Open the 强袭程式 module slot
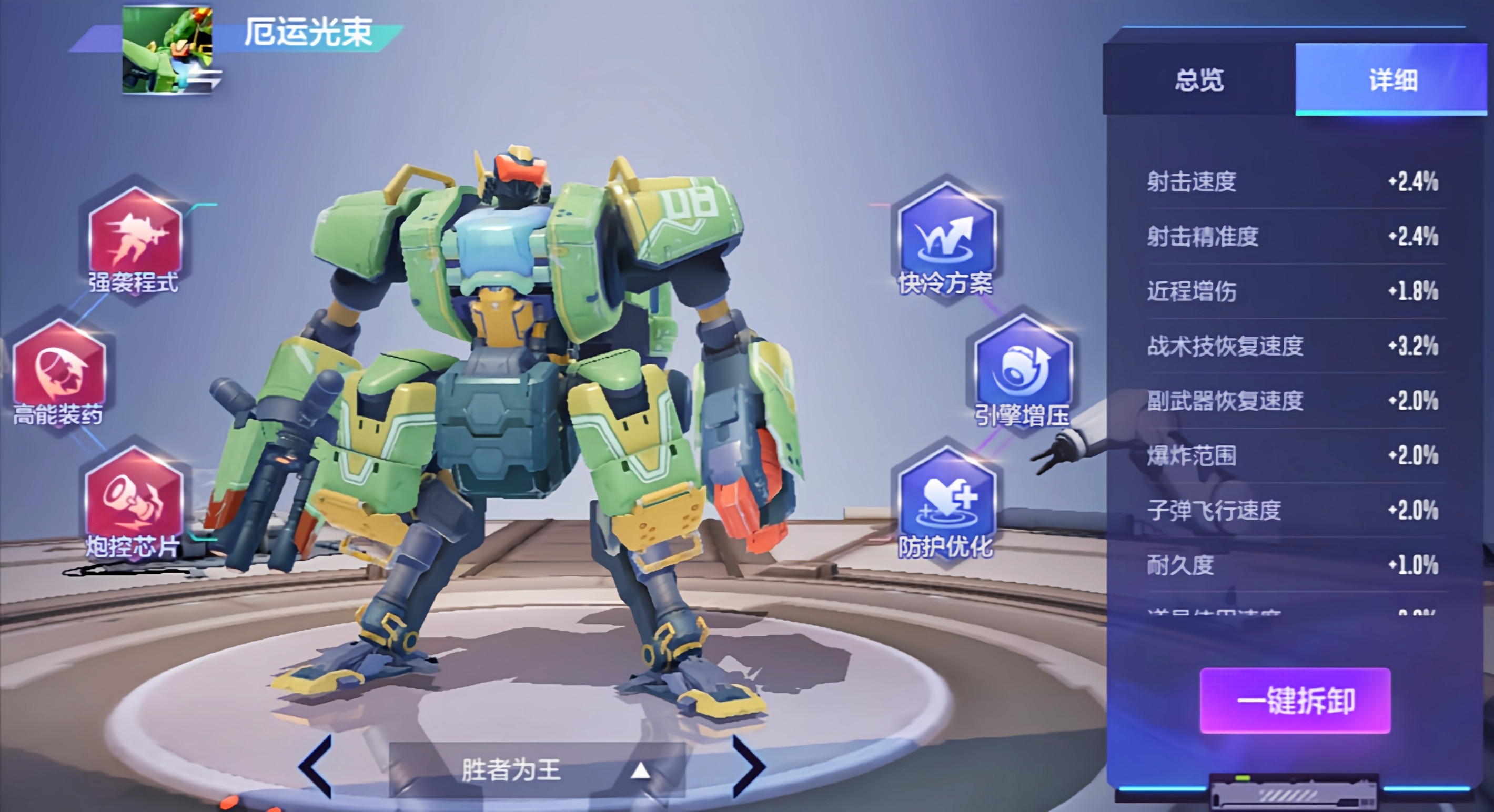The image size is (1494, 812). click(x=135, y=238)
